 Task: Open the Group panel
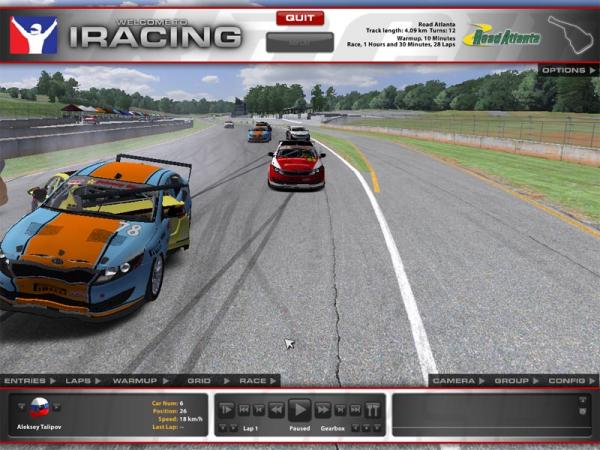pyautogui.click(x=511, y=381)
